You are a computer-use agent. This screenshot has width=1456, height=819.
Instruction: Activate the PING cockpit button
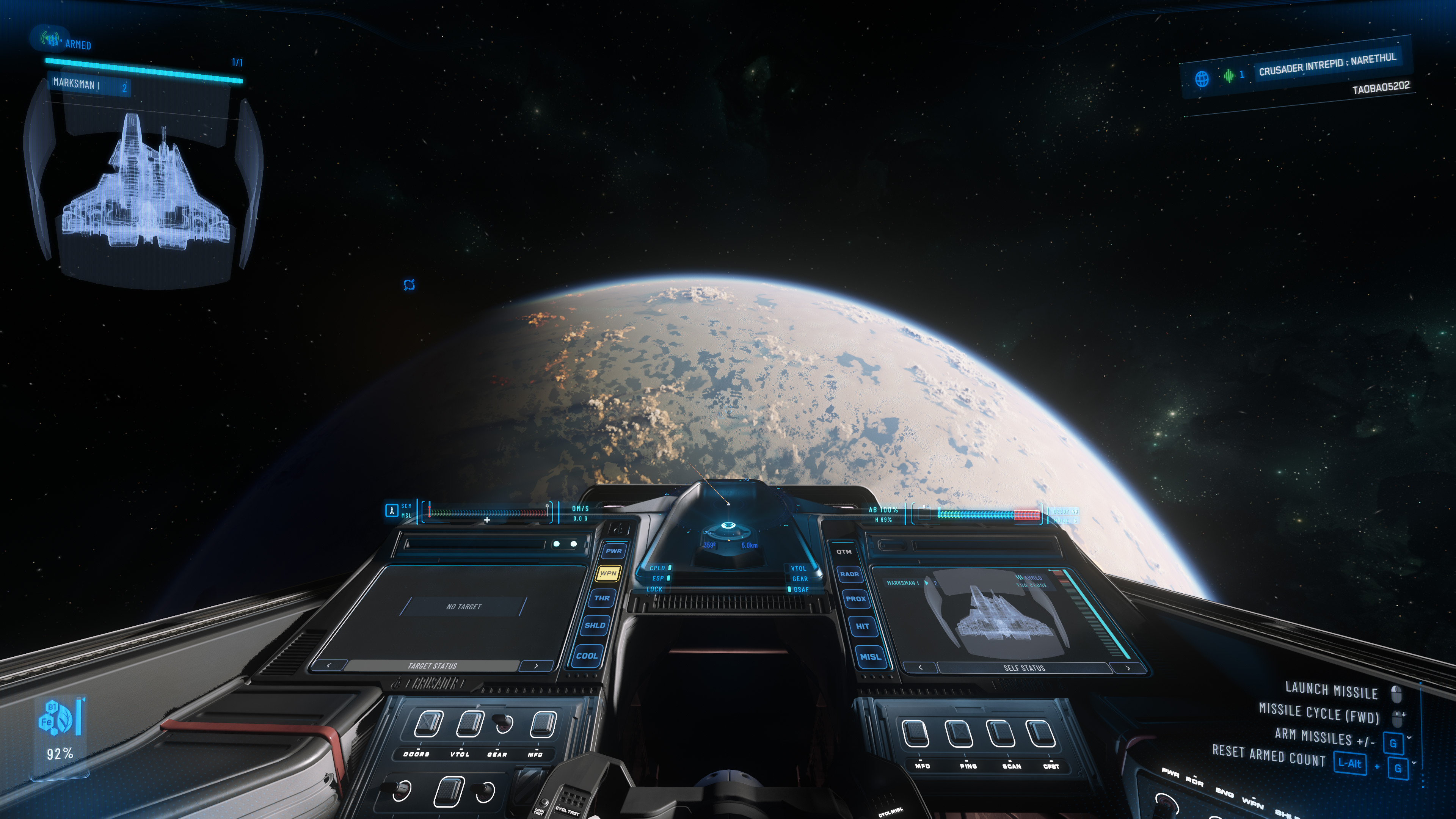pyautogui.click(x=959, y=734)
